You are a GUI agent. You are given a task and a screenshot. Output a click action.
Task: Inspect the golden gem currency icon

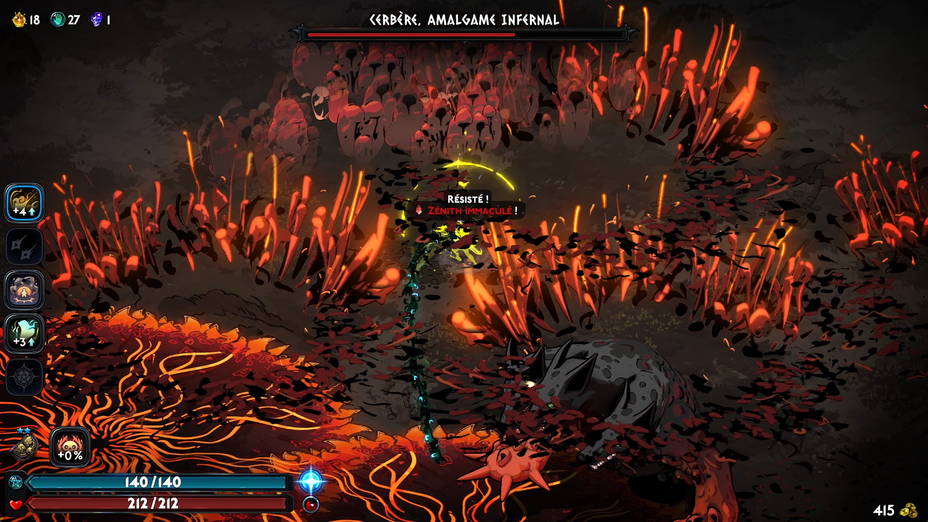17,19
